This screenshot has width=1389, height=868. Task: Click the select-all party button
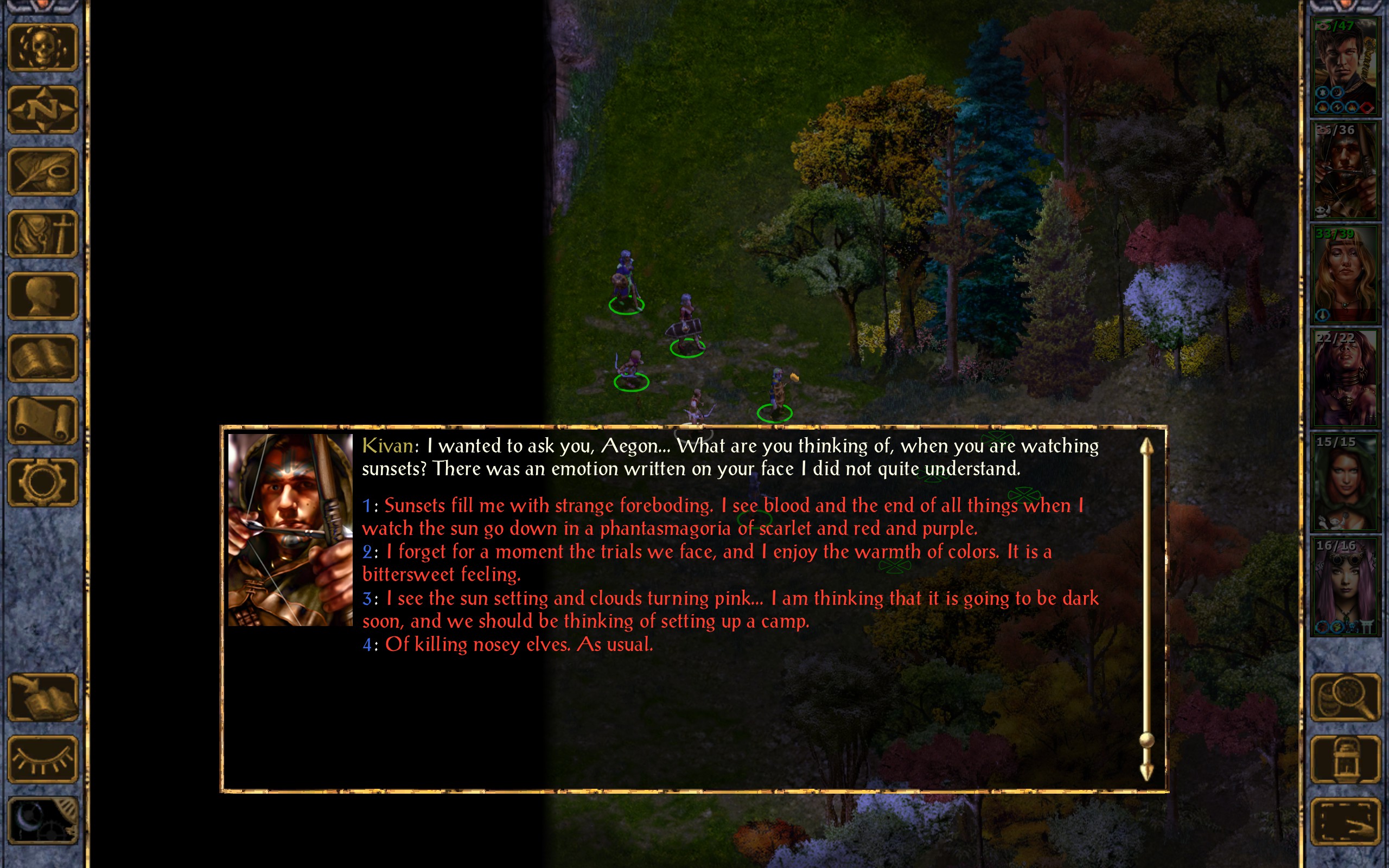click(1345, 821)
